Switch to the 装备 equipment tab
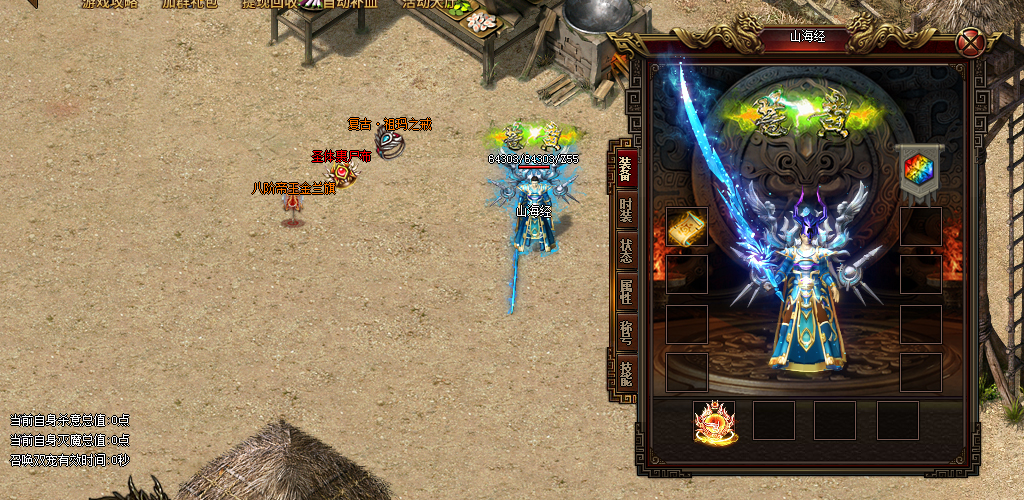 tap(624, 168)
